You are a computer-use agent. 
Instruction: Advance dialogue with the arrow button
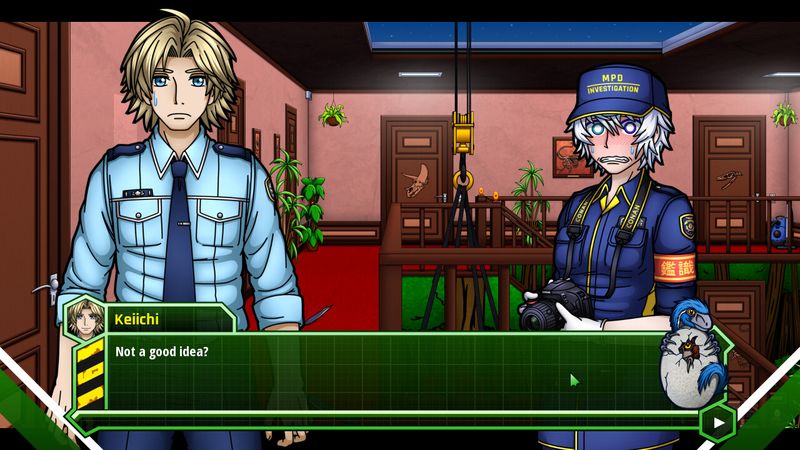(x=718, y=422)
